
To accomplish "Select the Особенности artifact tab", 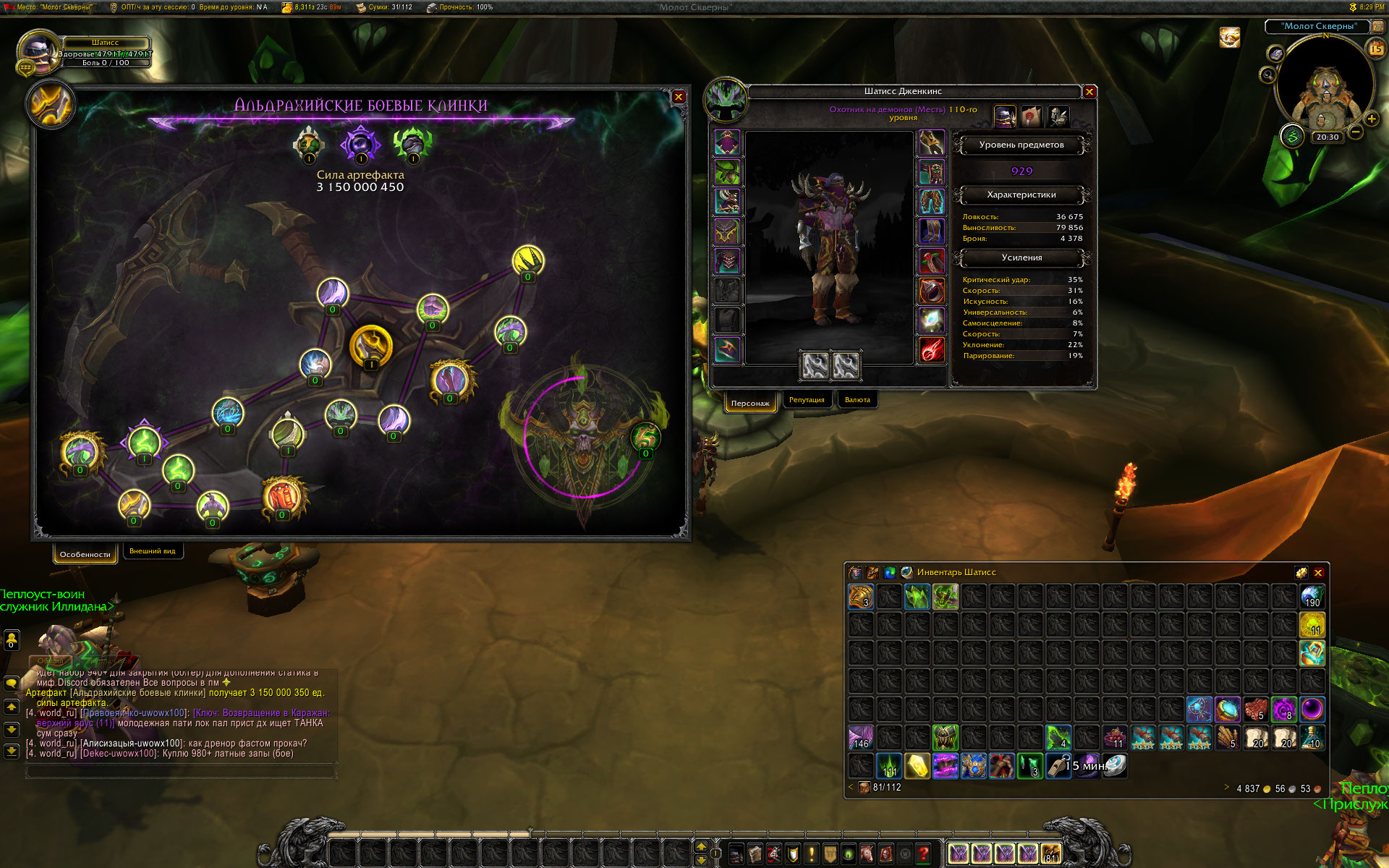I will click(85, 554).
